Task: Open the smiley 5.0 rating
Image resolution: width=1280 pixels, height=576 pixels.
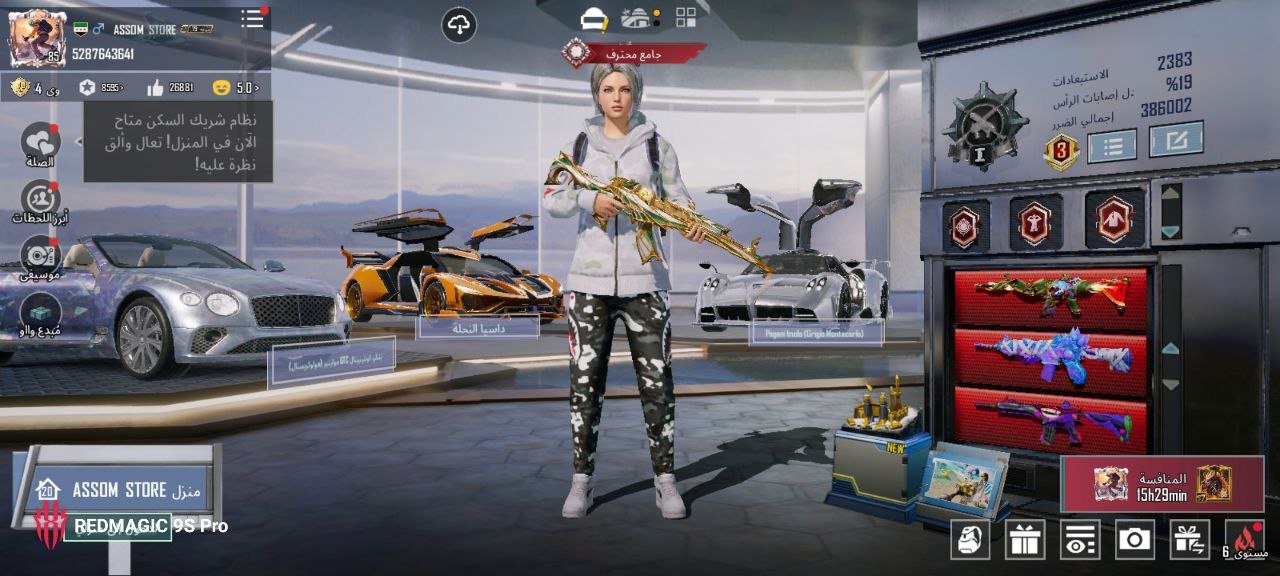Action: (235, 88)
